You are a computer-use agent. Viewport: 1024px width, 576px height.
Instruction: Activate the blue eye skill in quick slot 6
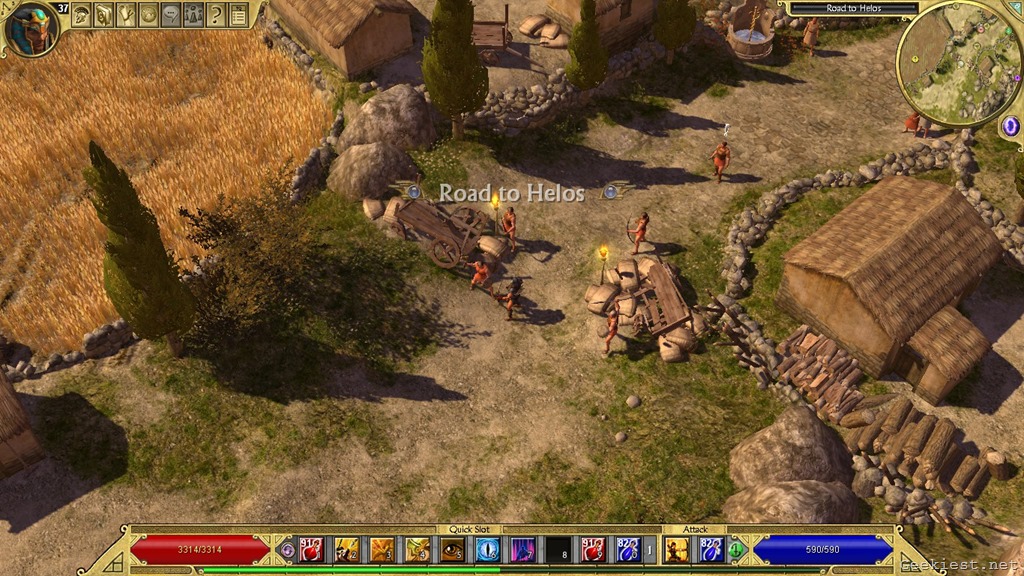(488, 549)
